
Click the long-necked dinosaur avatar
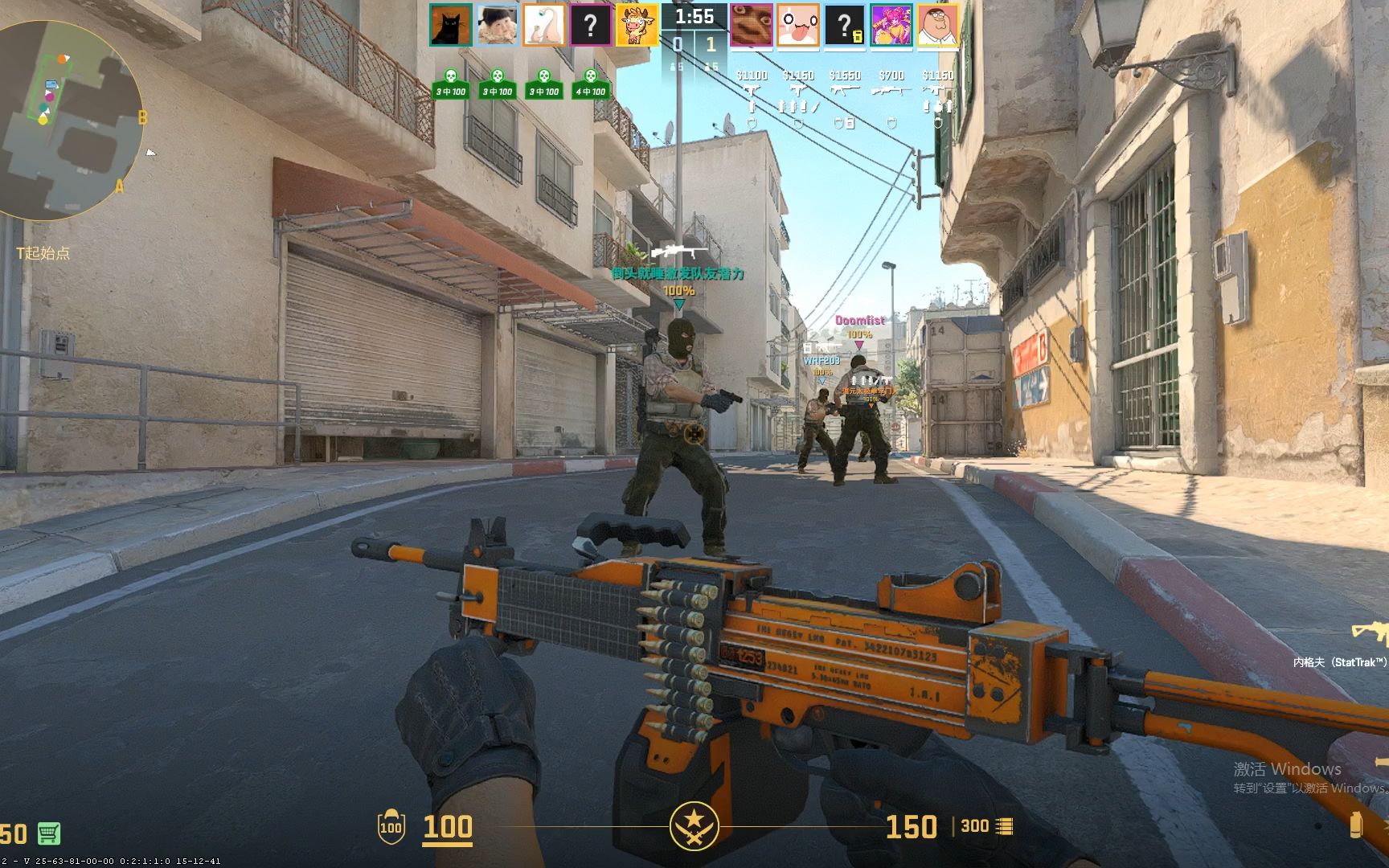[543, 25]
